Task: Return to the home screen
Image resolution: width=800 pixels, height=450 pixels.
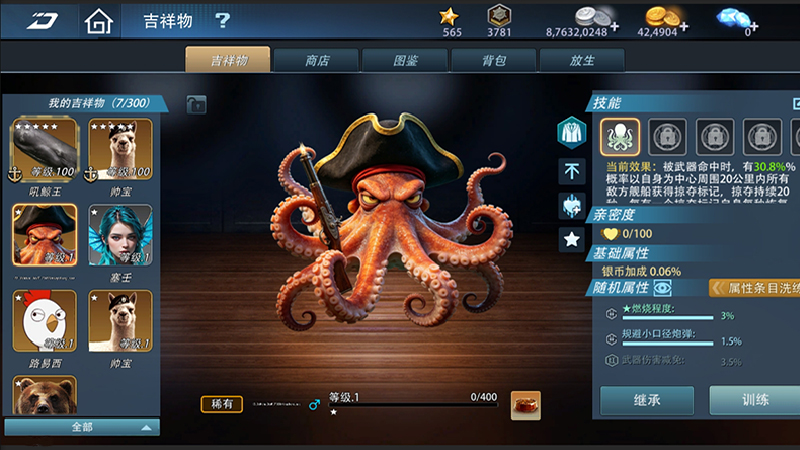Action: point(97,20)
